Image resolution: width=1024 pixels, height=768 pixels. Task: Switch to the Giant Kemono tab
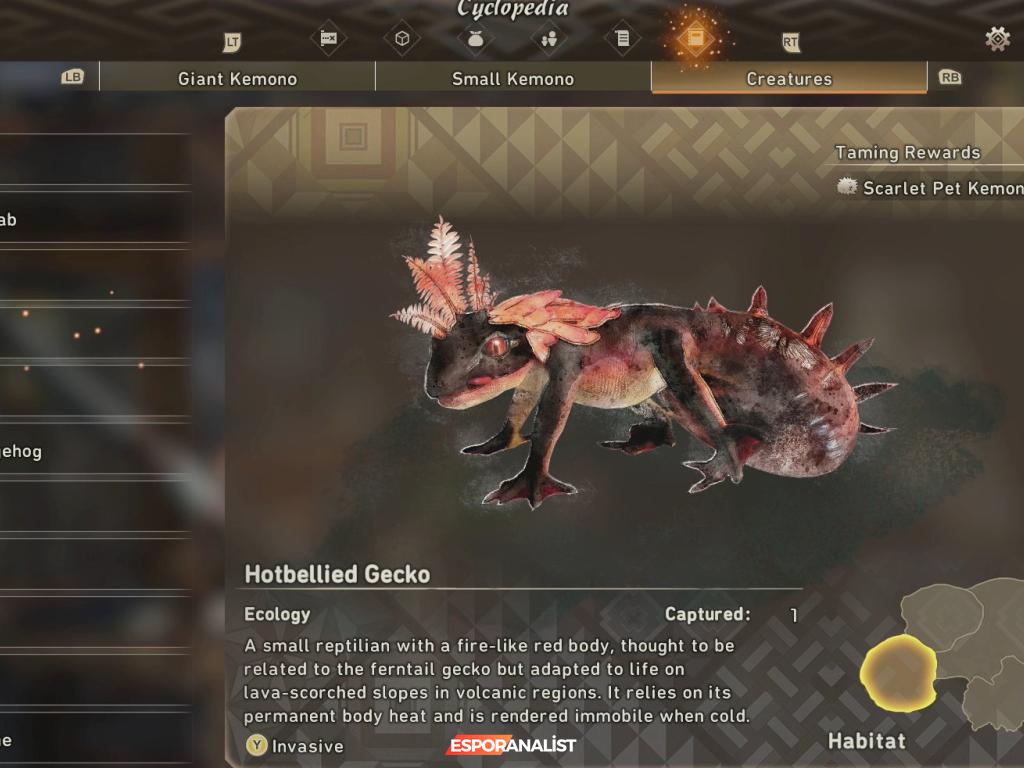point(237,78)
